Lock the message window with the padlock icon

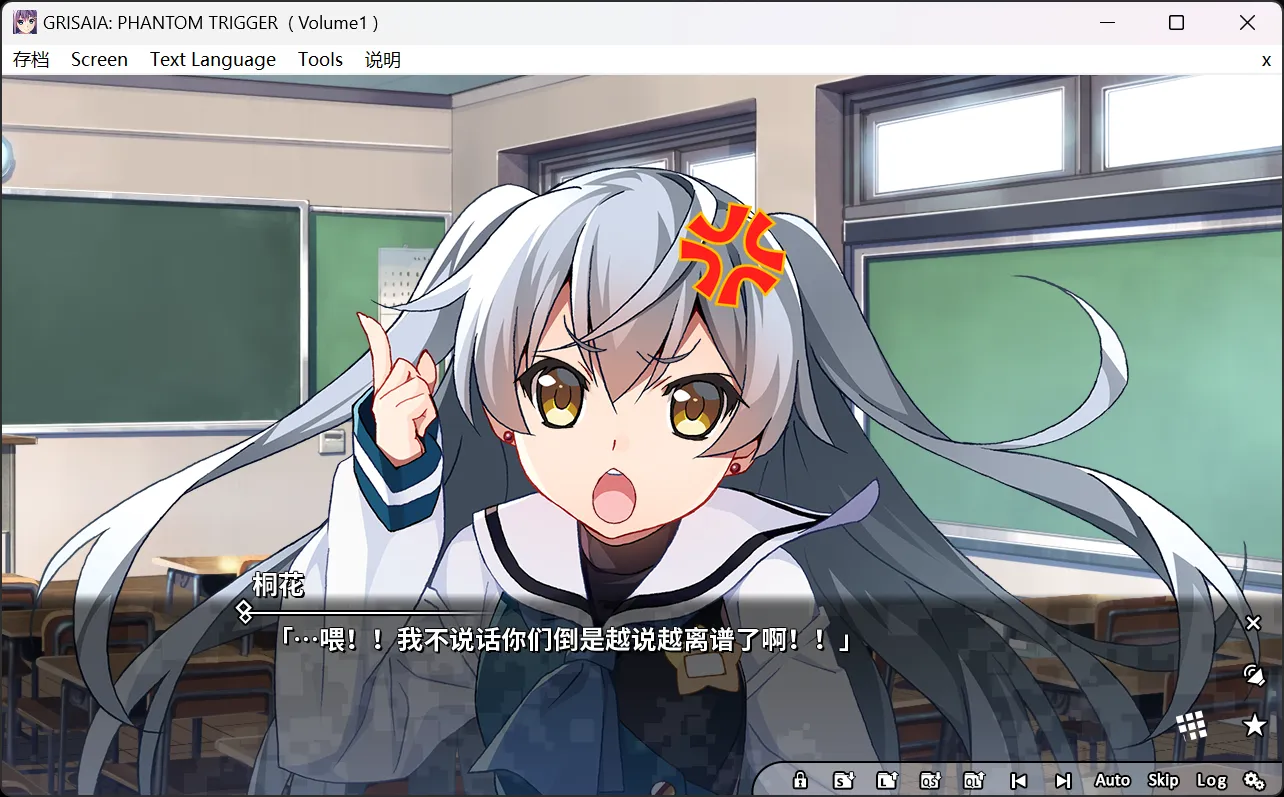(799, 781)
